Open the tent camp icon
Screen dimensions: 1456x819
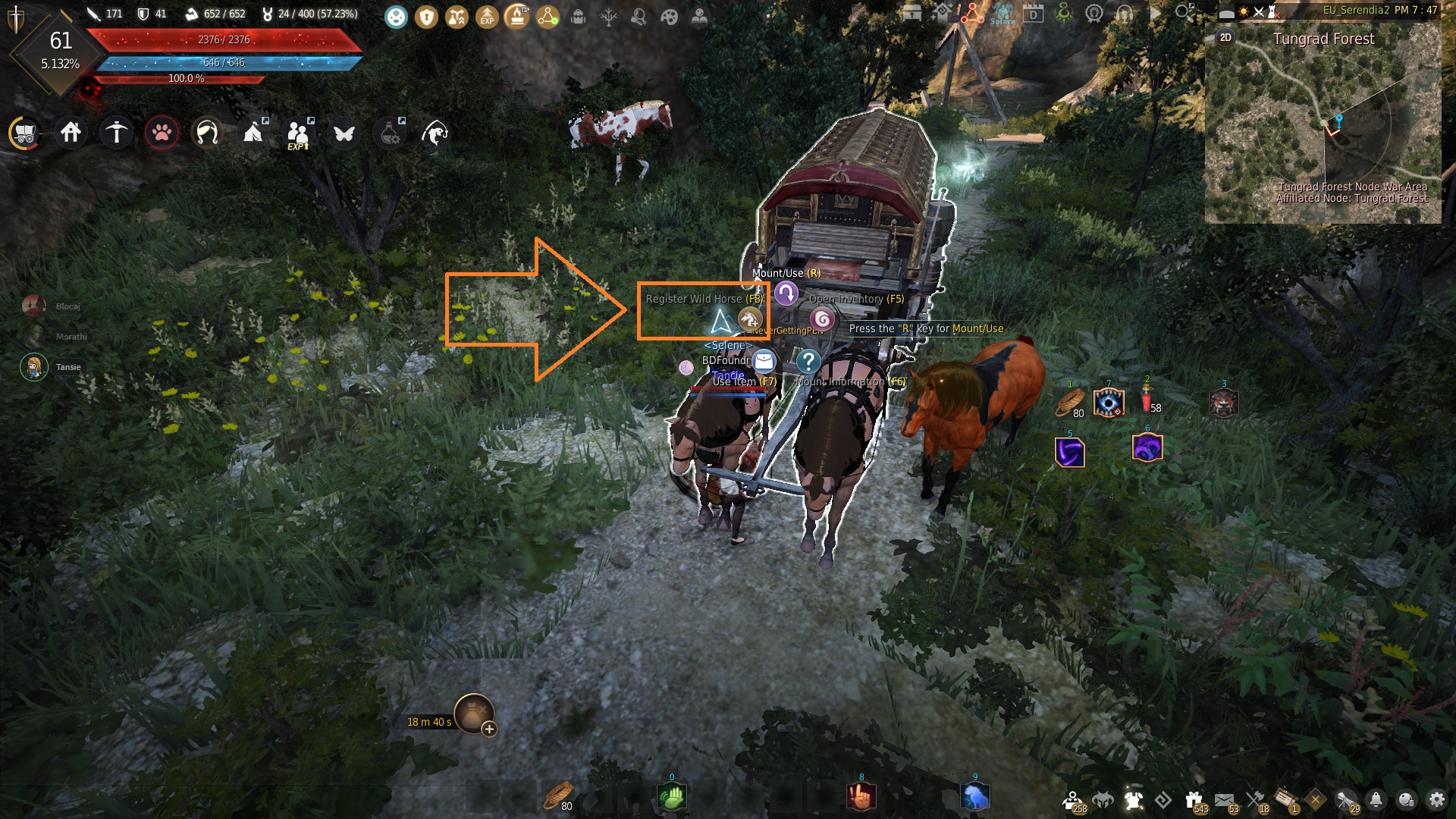coord(253,134)
